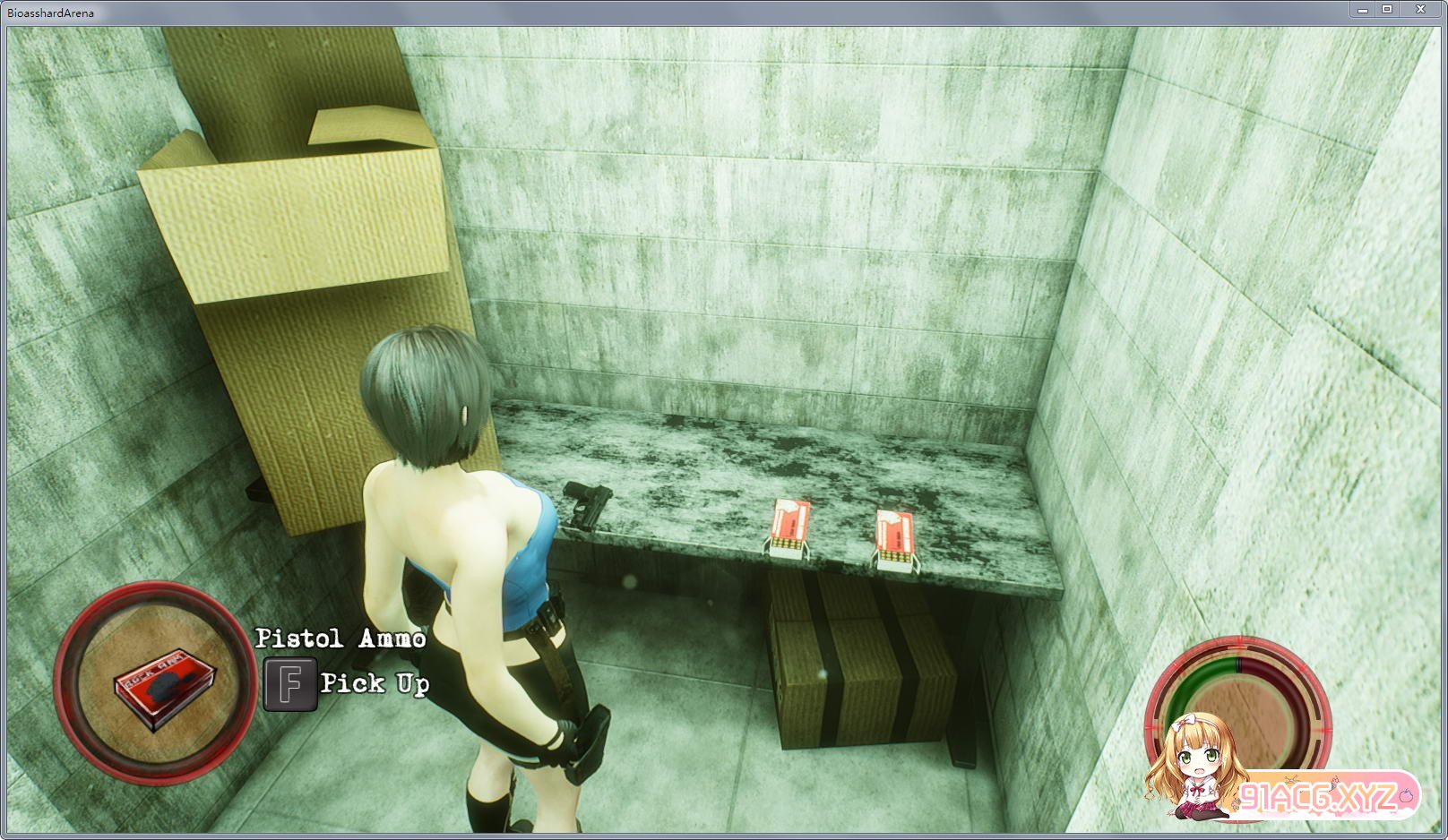The height and width of the screenshot is (840, 1448).
Task: Maximize the game window
Action: pos(1387,10)
